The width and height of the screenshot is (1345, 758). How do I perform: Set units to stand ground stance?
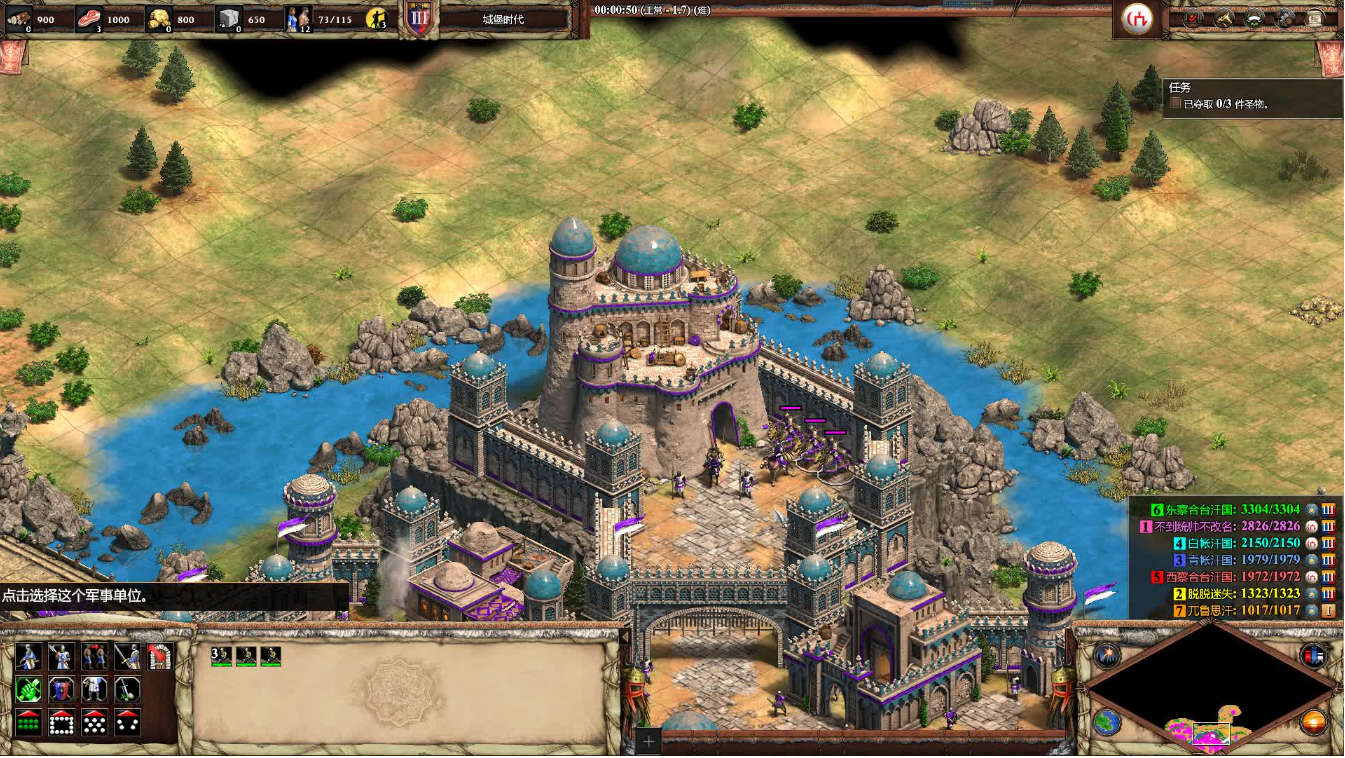point(95,689)
